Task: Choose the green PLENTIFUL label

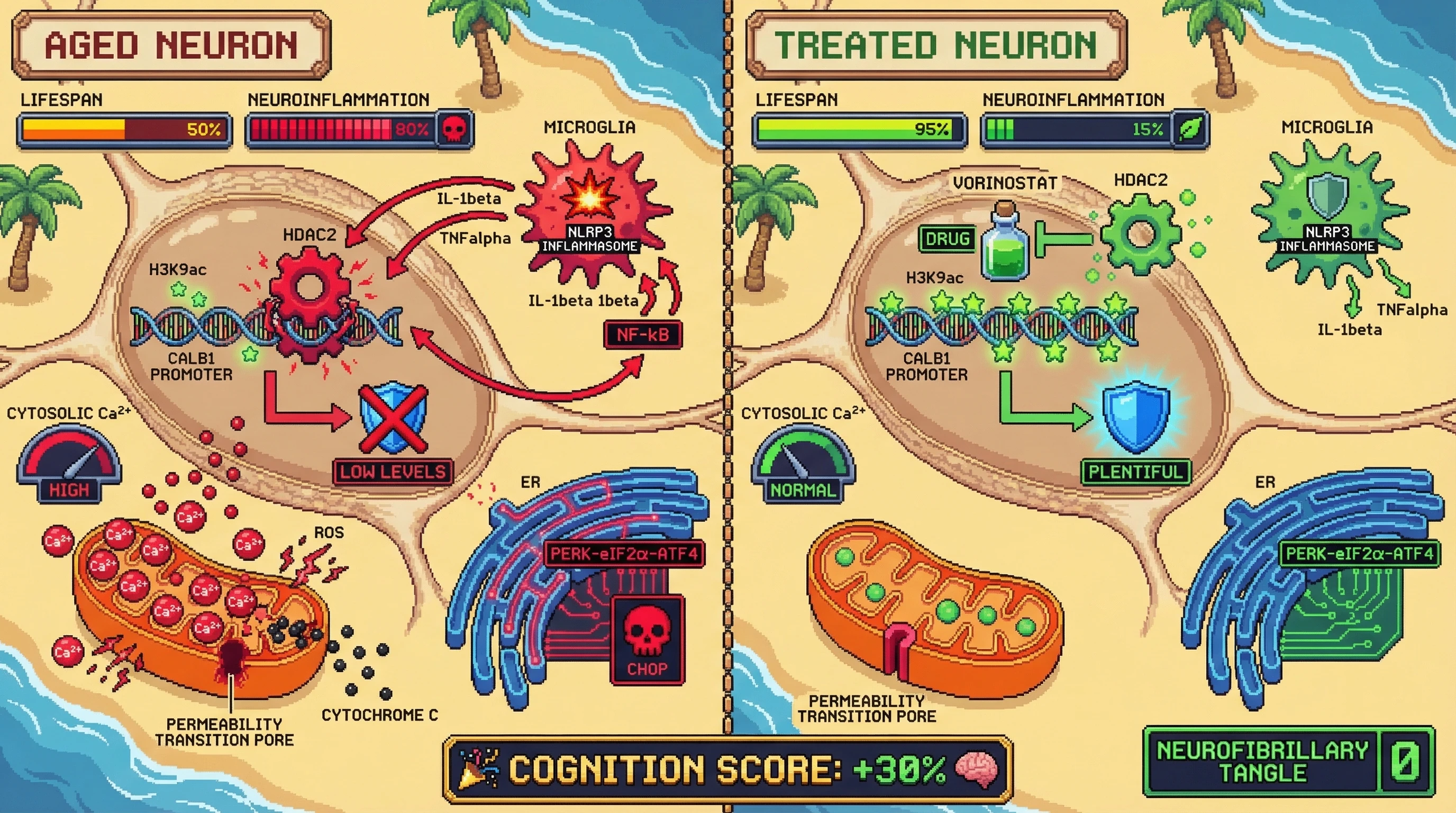Action: (1135, 472)
